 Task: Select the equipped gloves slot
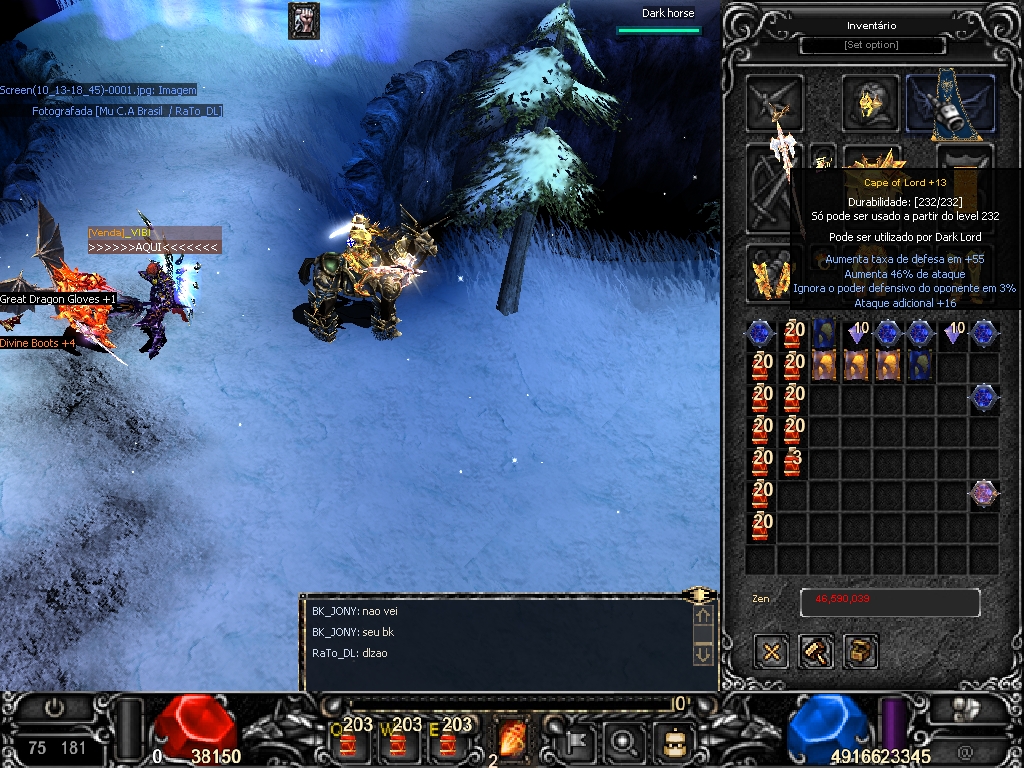pyautogui.click(x=771, y=274)
